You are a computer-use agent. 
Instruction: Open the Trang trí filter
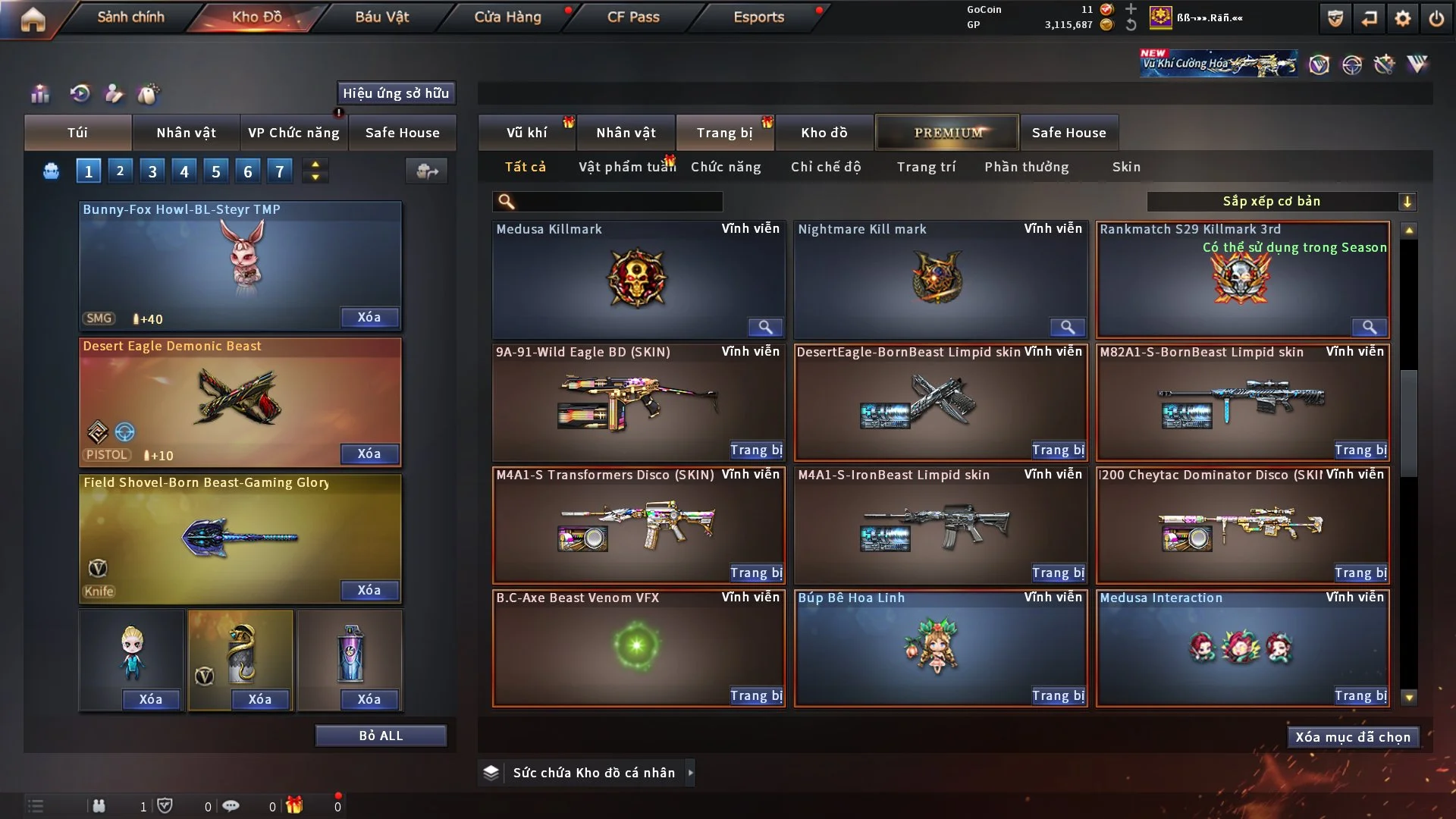pyautogui.click(x=926, y=167)
